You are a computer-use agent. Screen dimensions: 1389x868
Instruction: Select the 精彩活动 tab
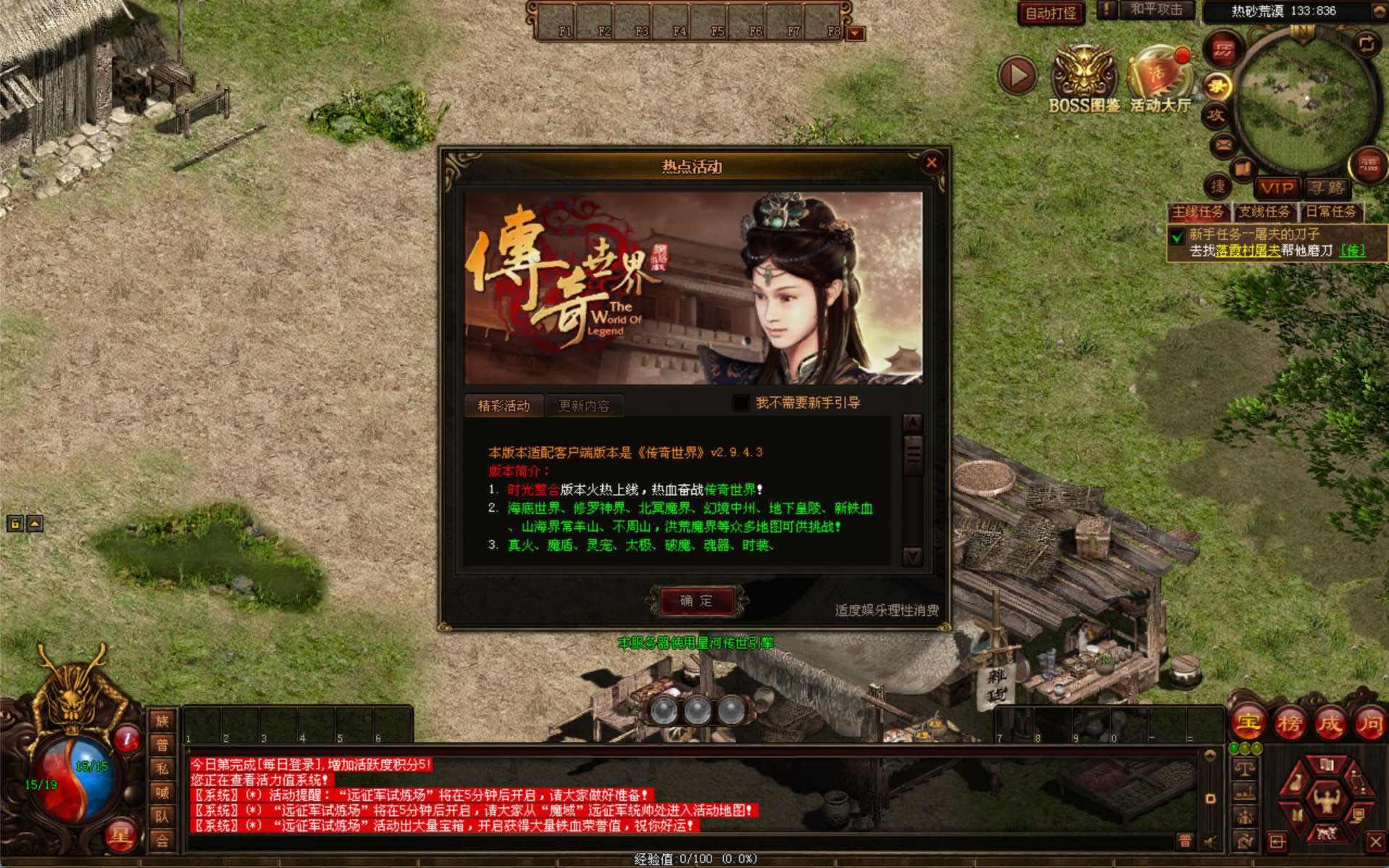504,406
